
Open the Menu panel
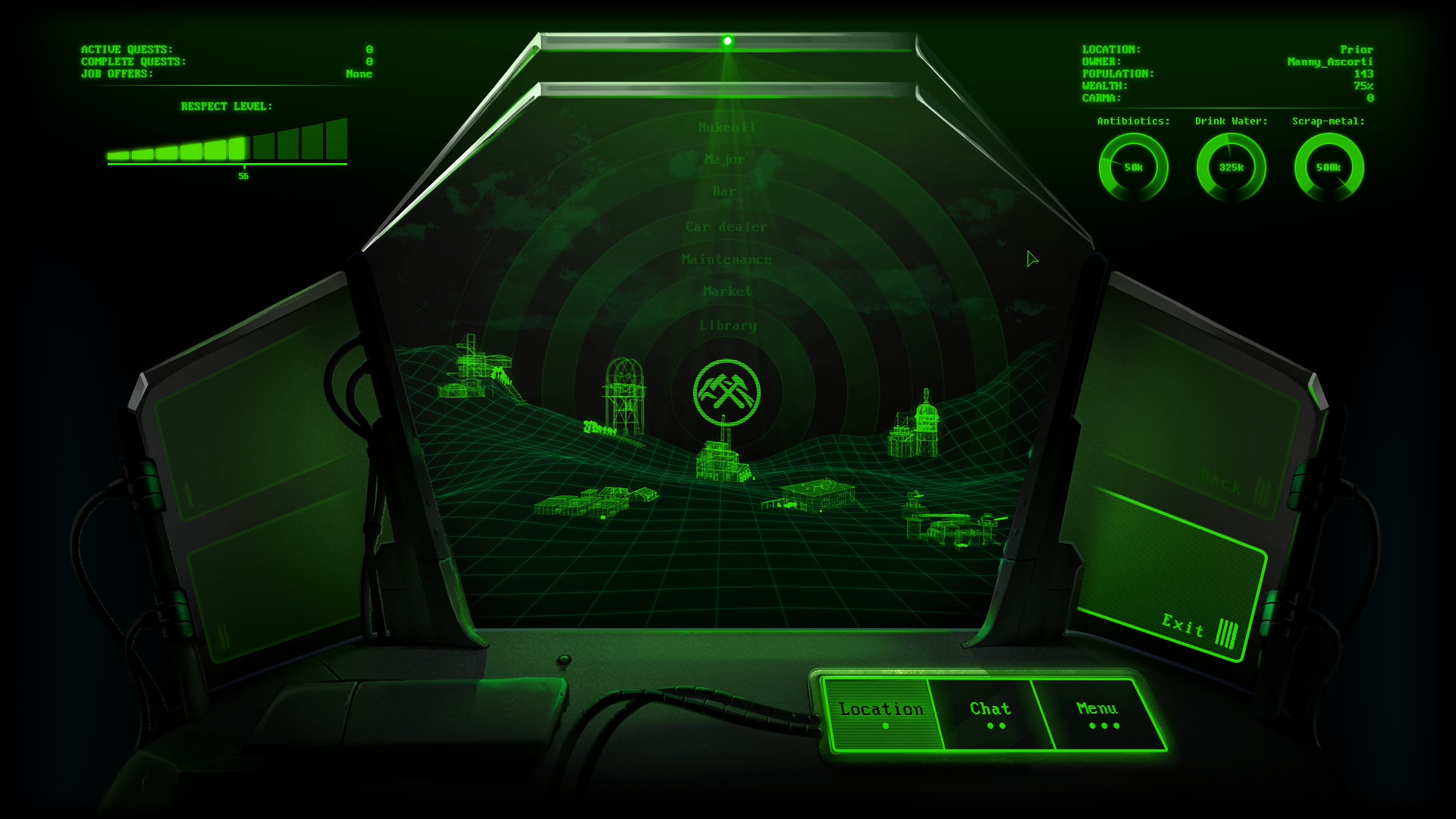[x=1097, y=709]
